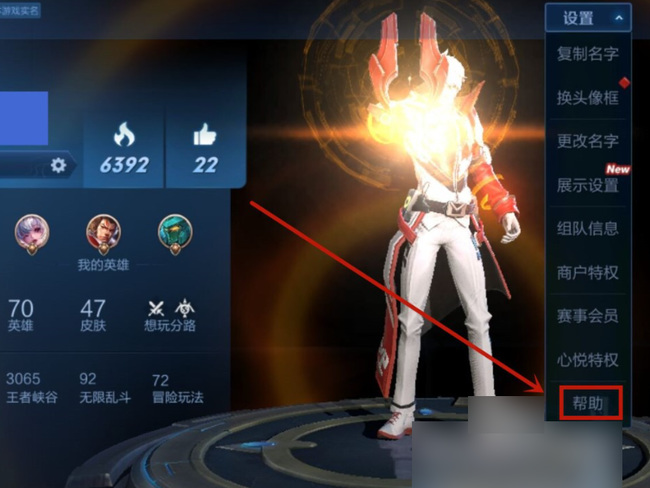Click the blue player avatar

(x=24, y=118)
